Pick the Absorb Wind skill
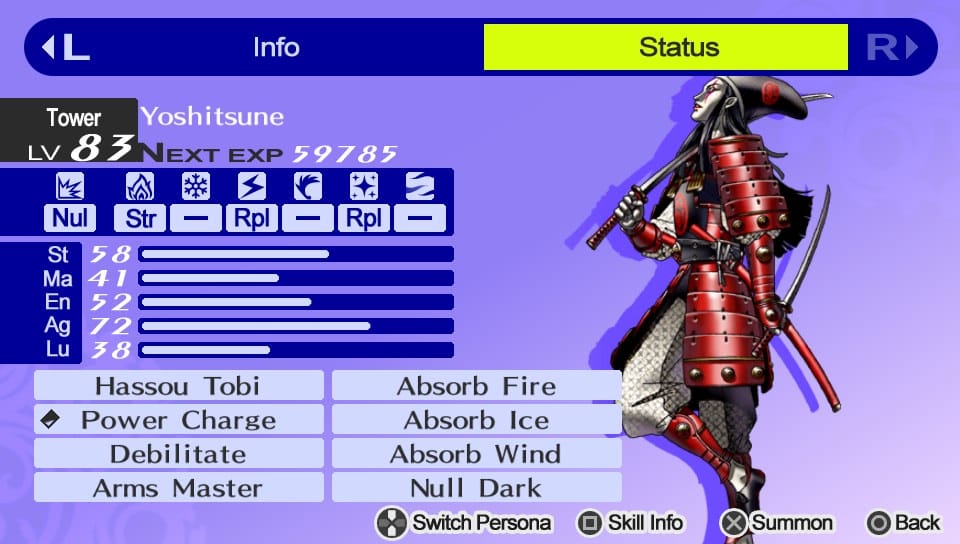 [476, 454]
